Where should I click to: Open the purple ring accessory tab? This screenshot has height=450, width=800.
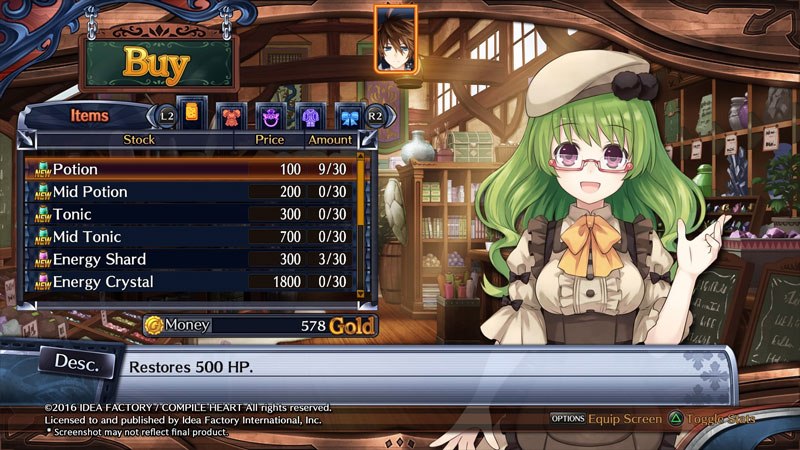[270, 116]
